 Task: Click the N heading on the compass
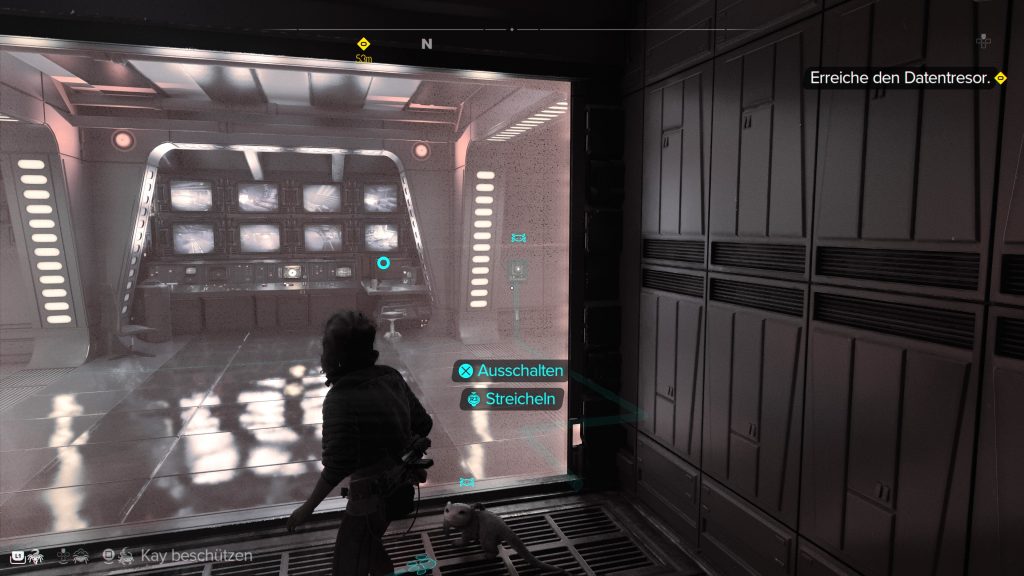coord(427,44)
